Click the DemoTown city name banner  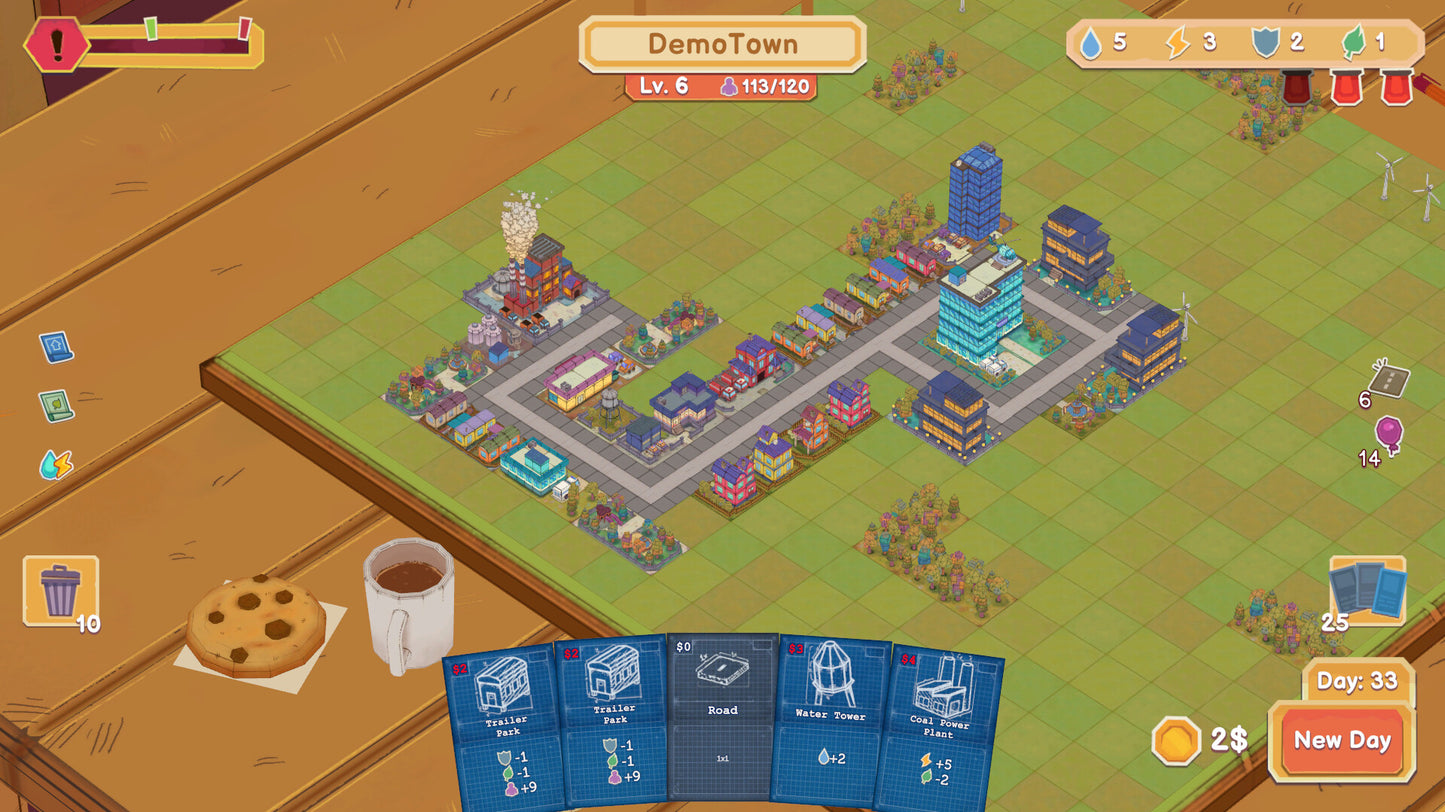click(723, 44)
